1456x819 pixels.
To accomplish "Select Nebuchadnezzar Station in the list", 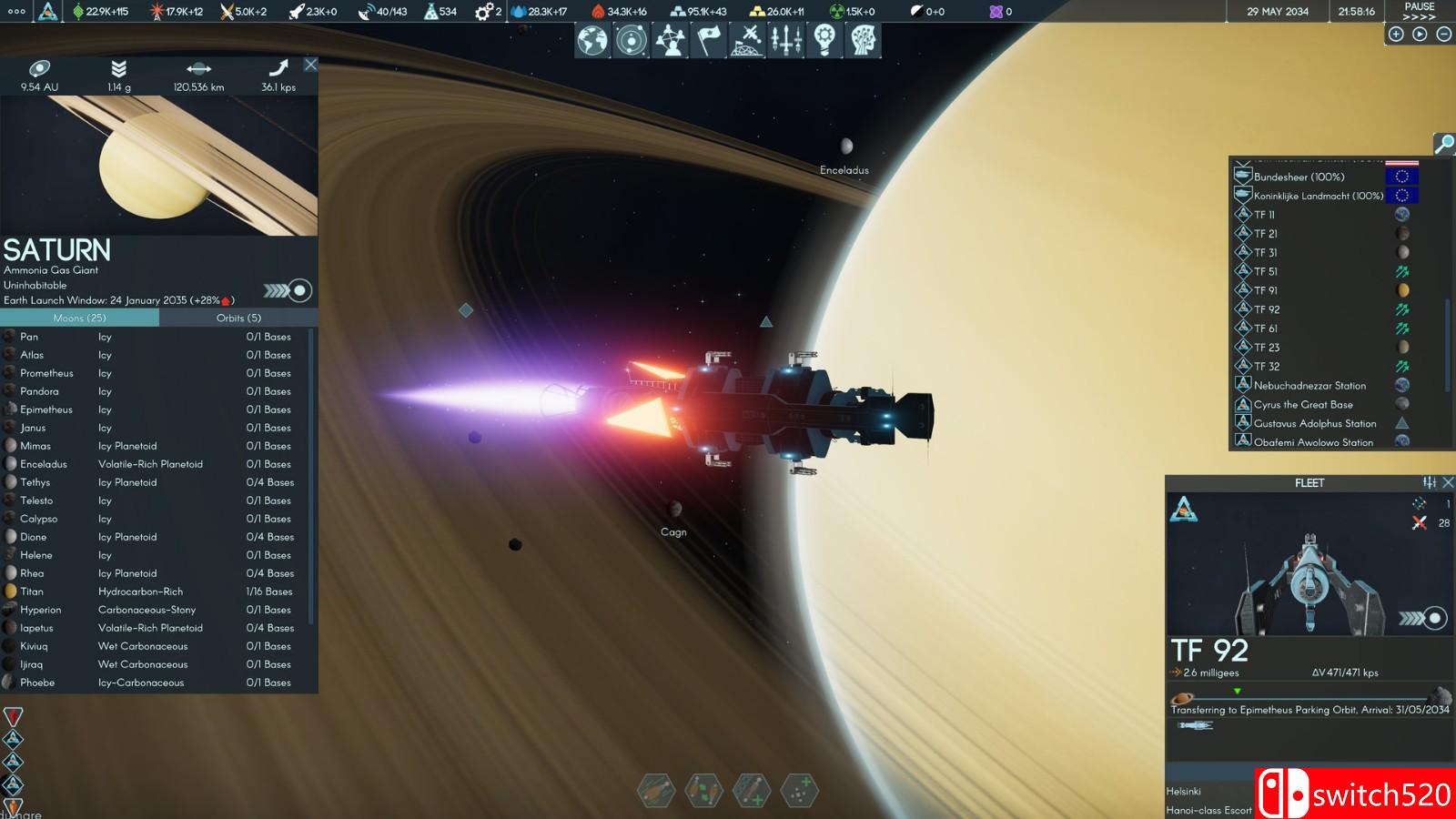I will pos(1309,386).
